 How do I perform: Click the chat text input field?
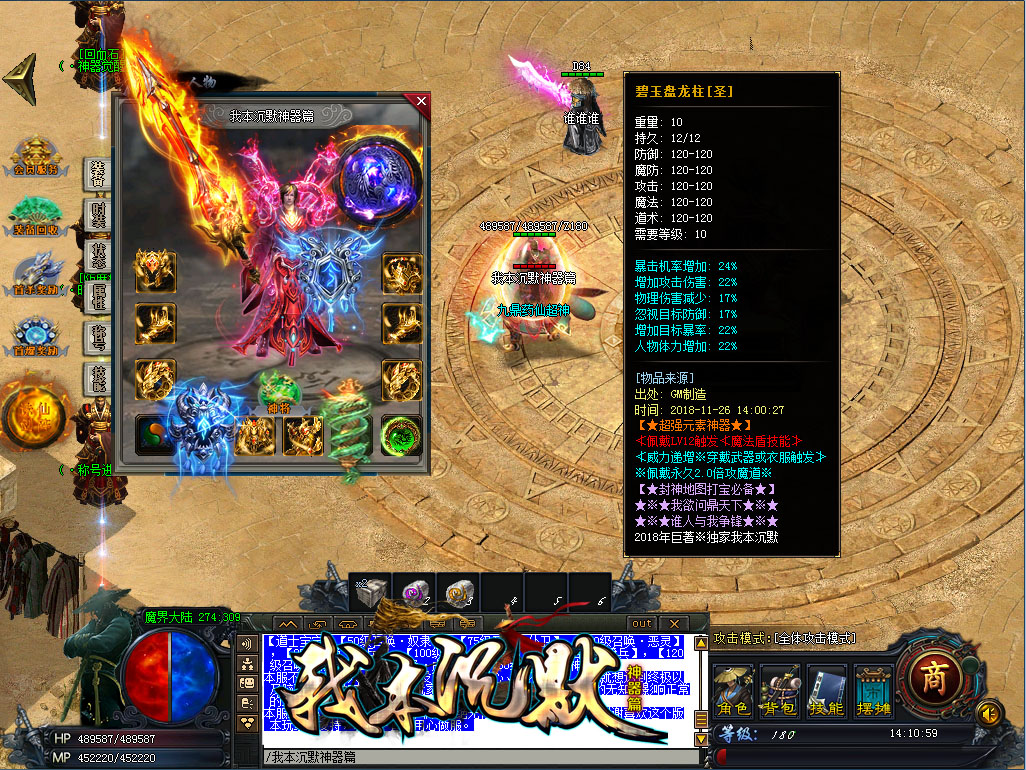[x=480, y=757]
